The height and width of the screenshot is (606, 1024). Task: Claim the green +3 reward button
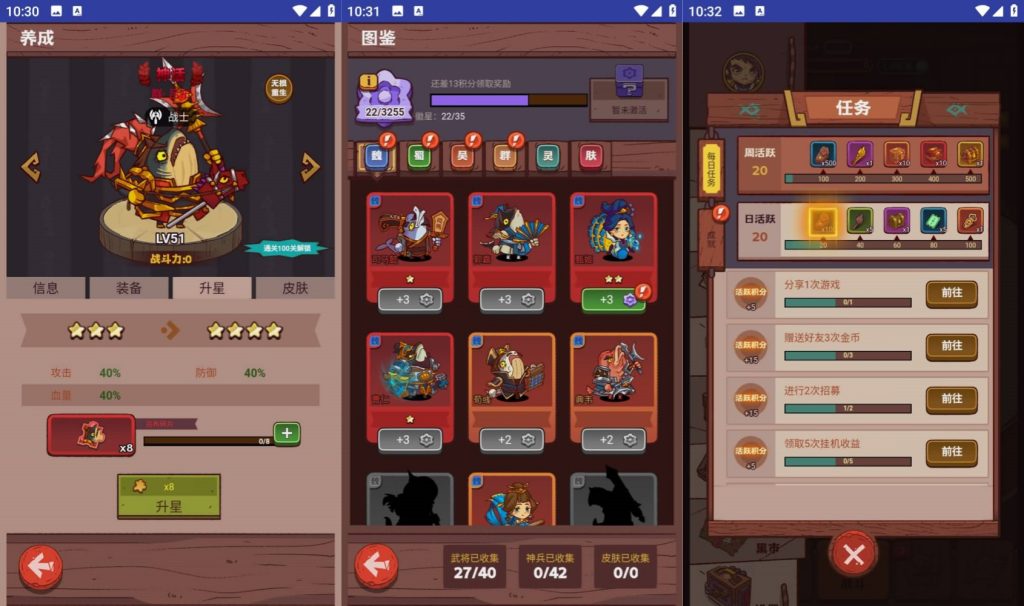[613, 299]
